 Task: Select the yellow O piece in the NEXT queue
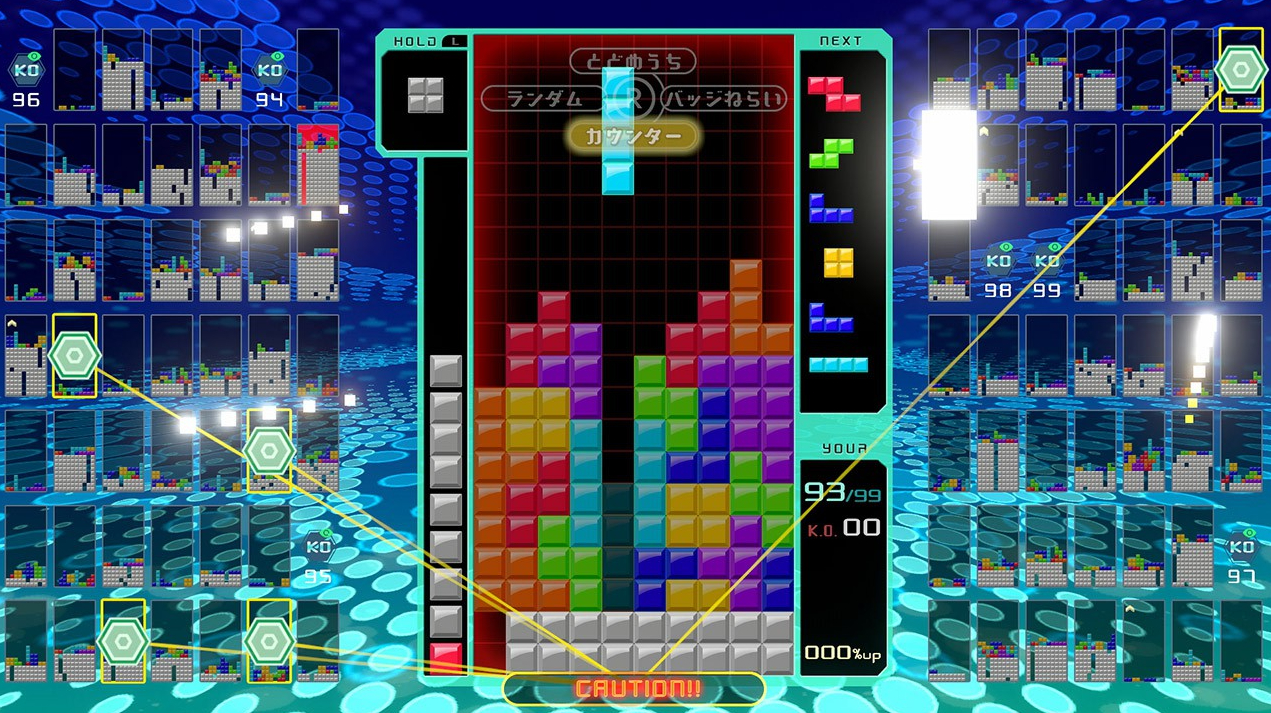pos(838,262)
